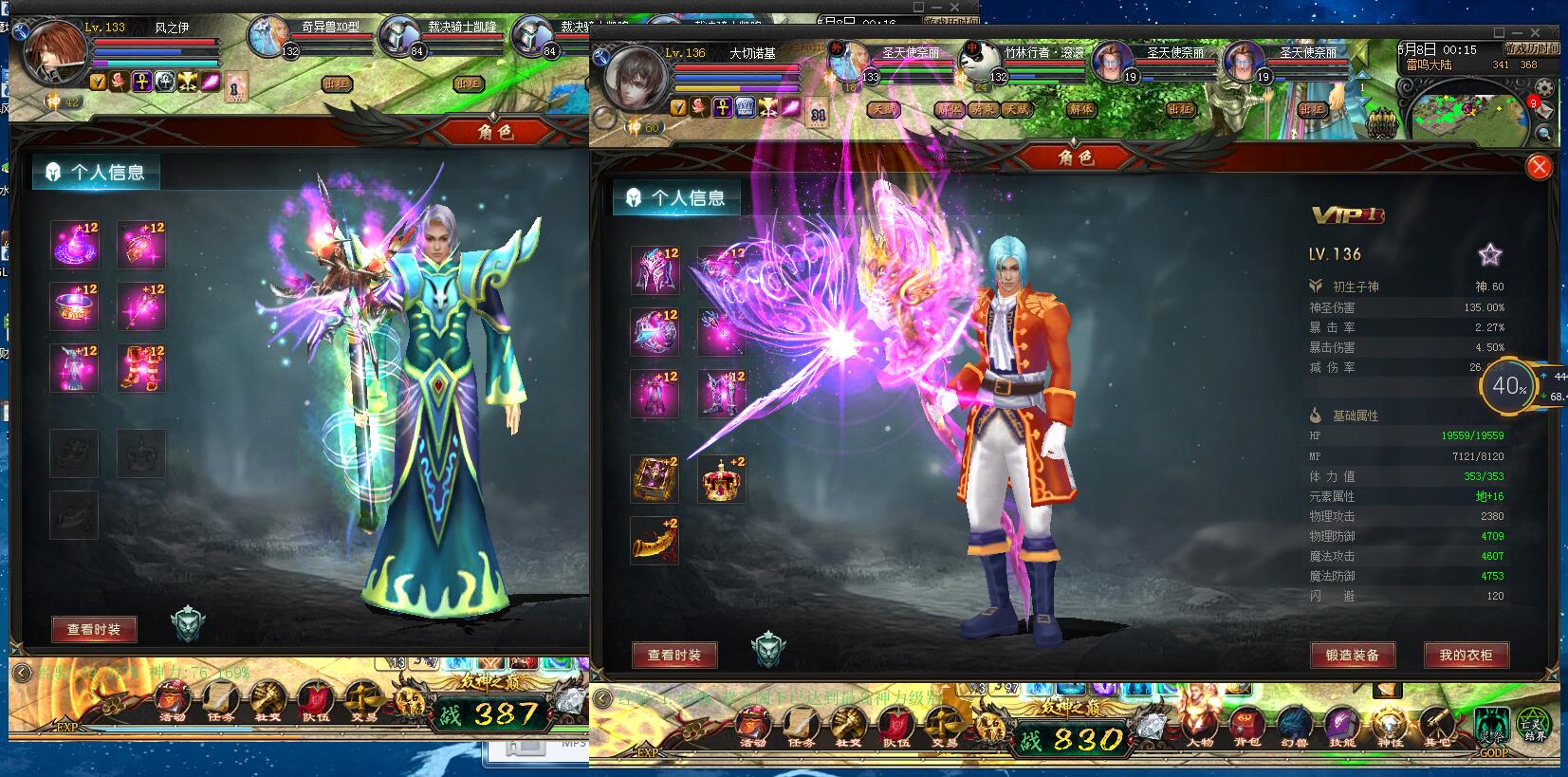1568x777 pixels.
Task: Click the star expander in the right stats panel
Action: (x=1491, y=254)
